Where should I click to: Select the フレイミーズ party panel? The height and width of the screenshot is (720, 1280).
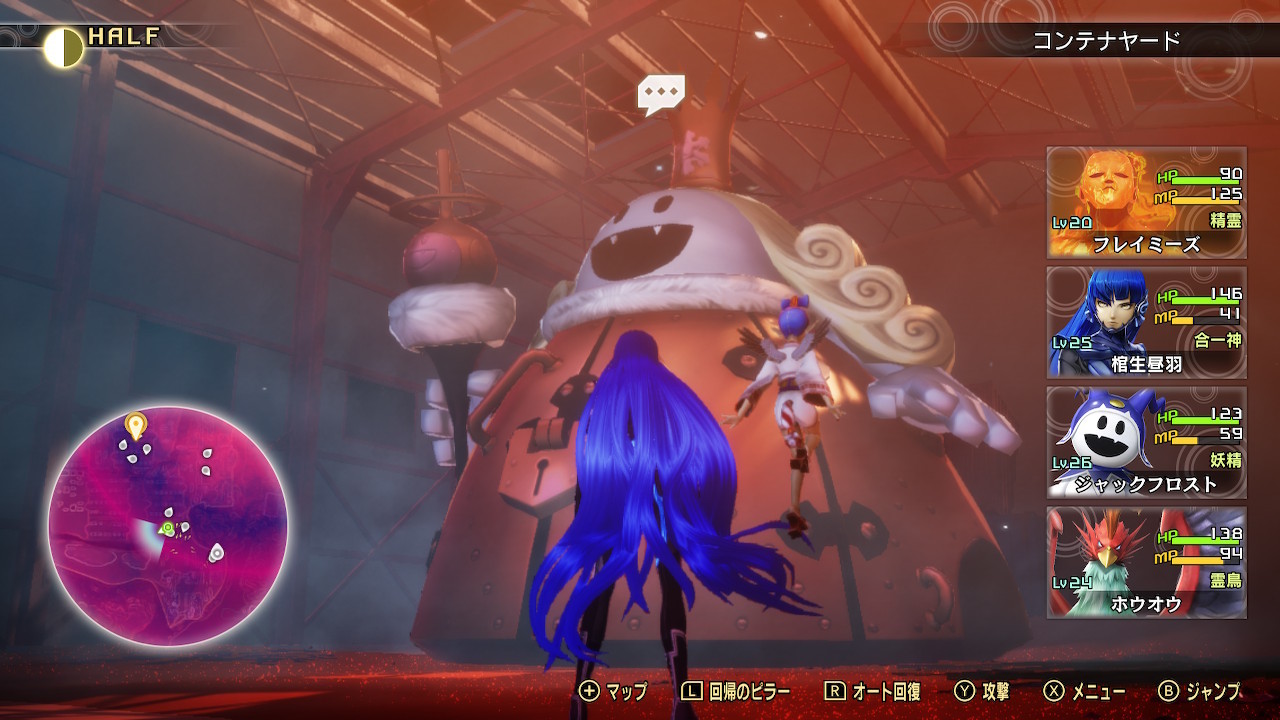[x=1146, y=202]
